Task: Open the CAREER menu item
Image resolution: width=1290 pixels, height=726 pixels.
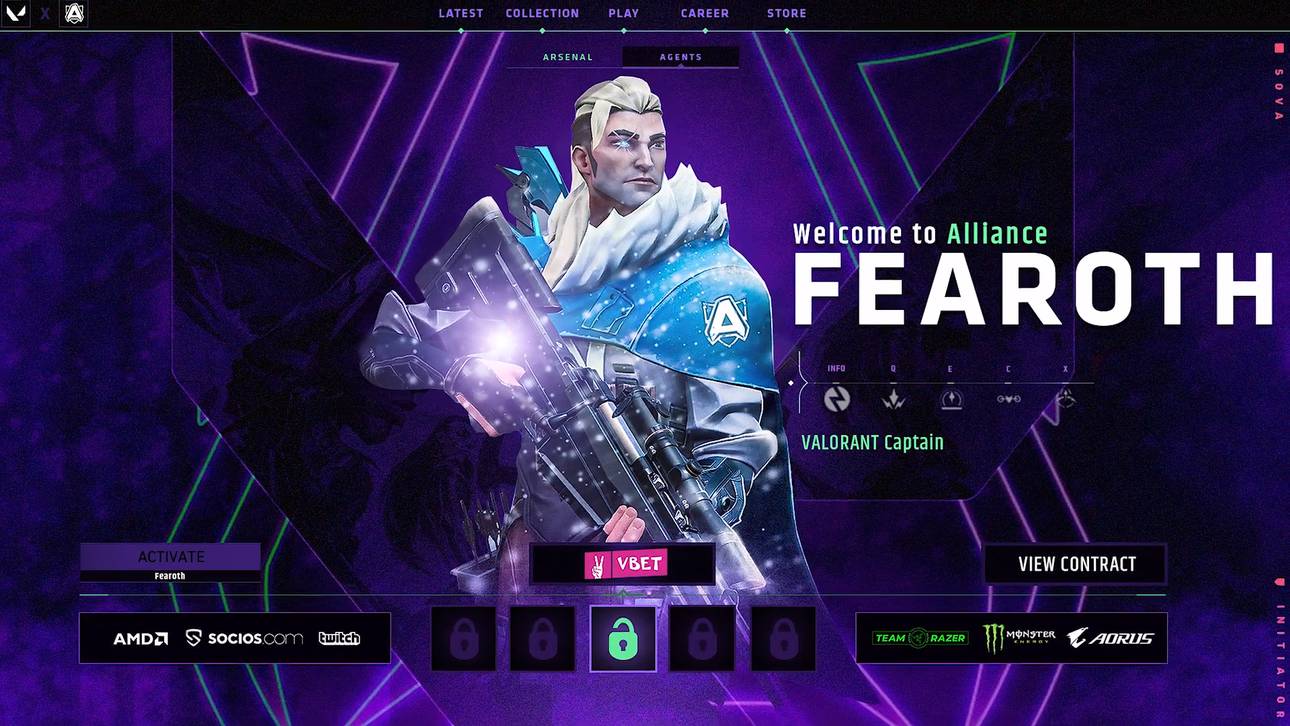Action: click(x=704, y=13)
